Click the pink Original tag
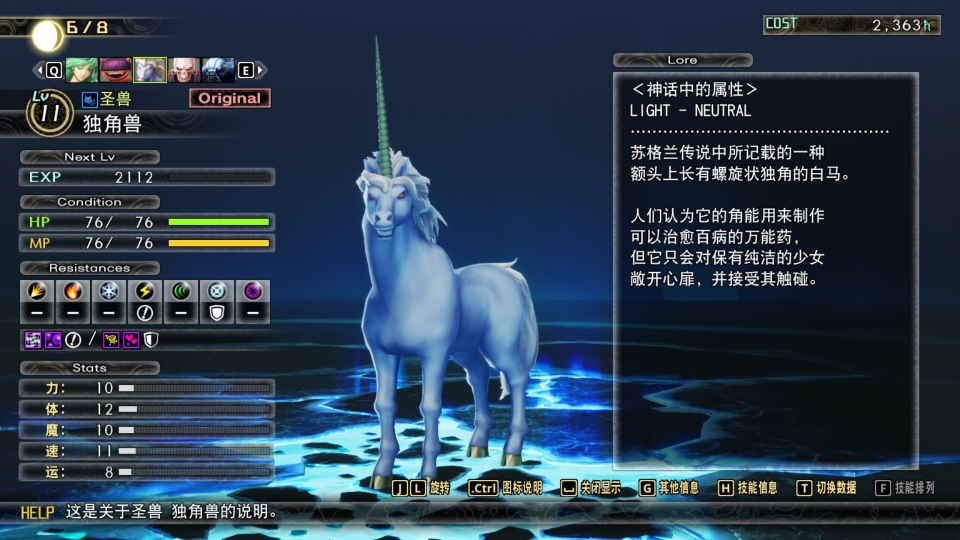The height and width of the screenshot is (540, 960). pyautogui.click(x=229, y=98)
